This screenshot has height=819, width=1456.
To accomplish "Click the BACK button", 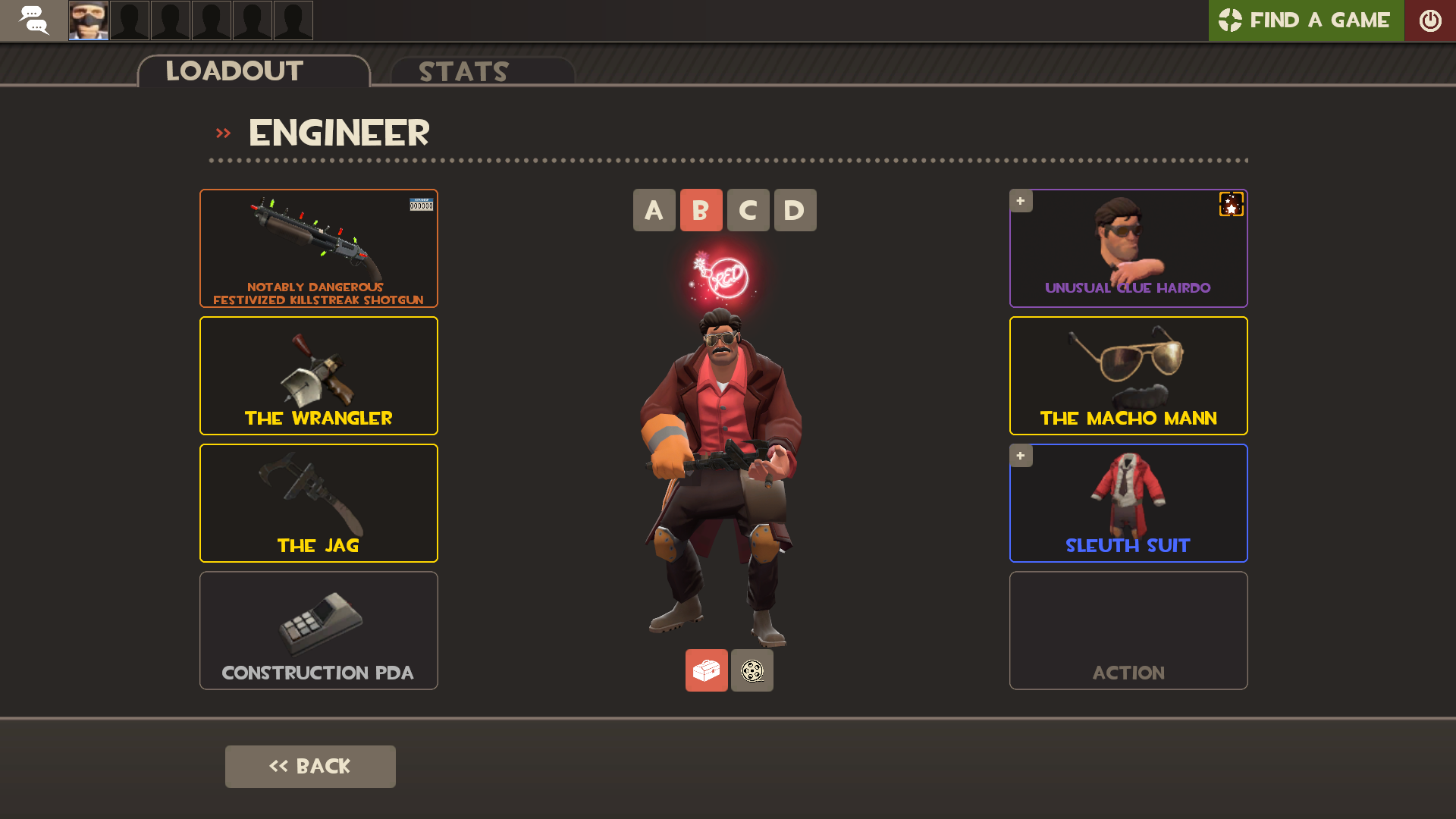I will (x=310, y=766).
